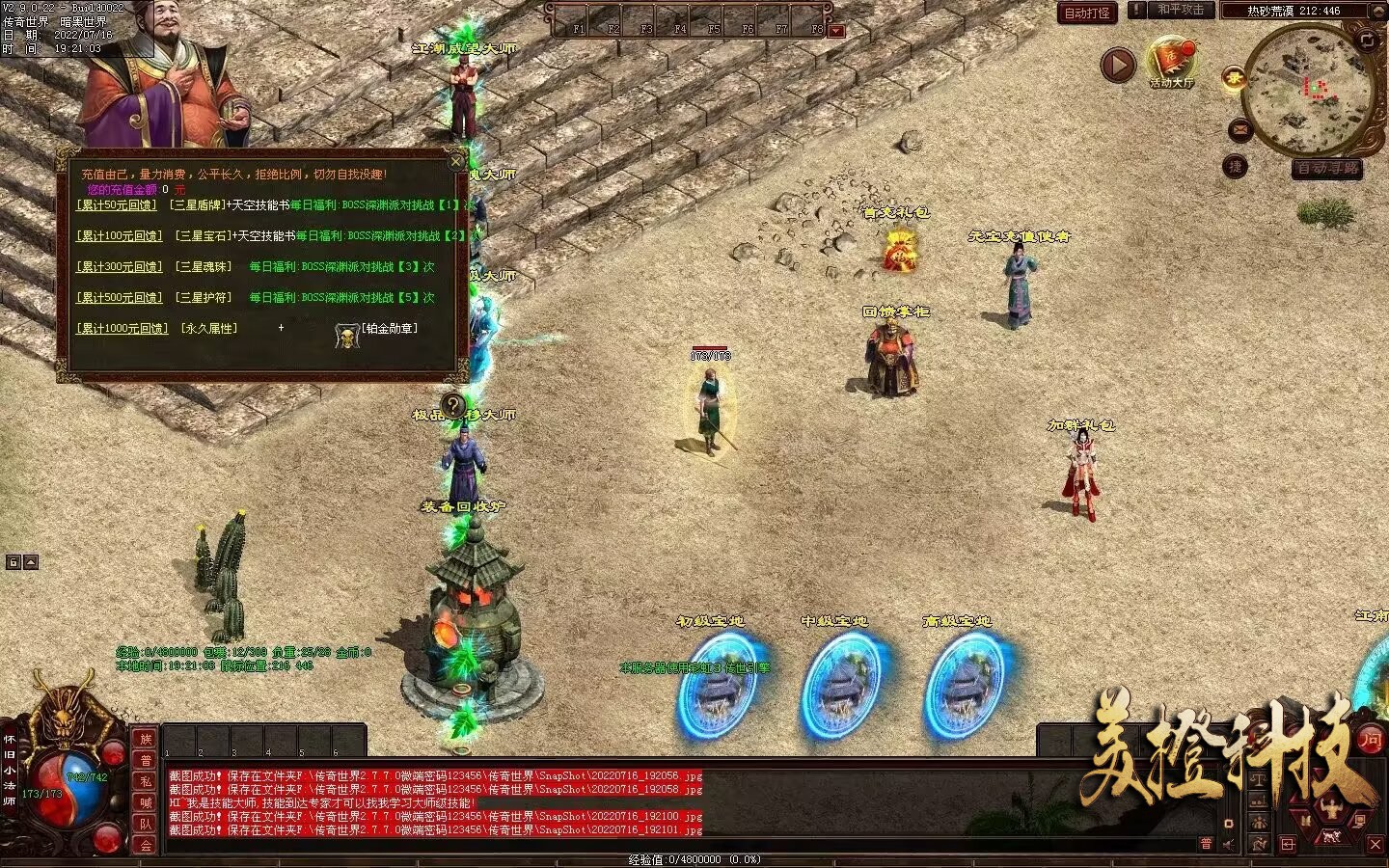Screen dimensions: 1389x868
Task: Toggle the 自动打怪 auto-fight button
Action: (1087, 13)
